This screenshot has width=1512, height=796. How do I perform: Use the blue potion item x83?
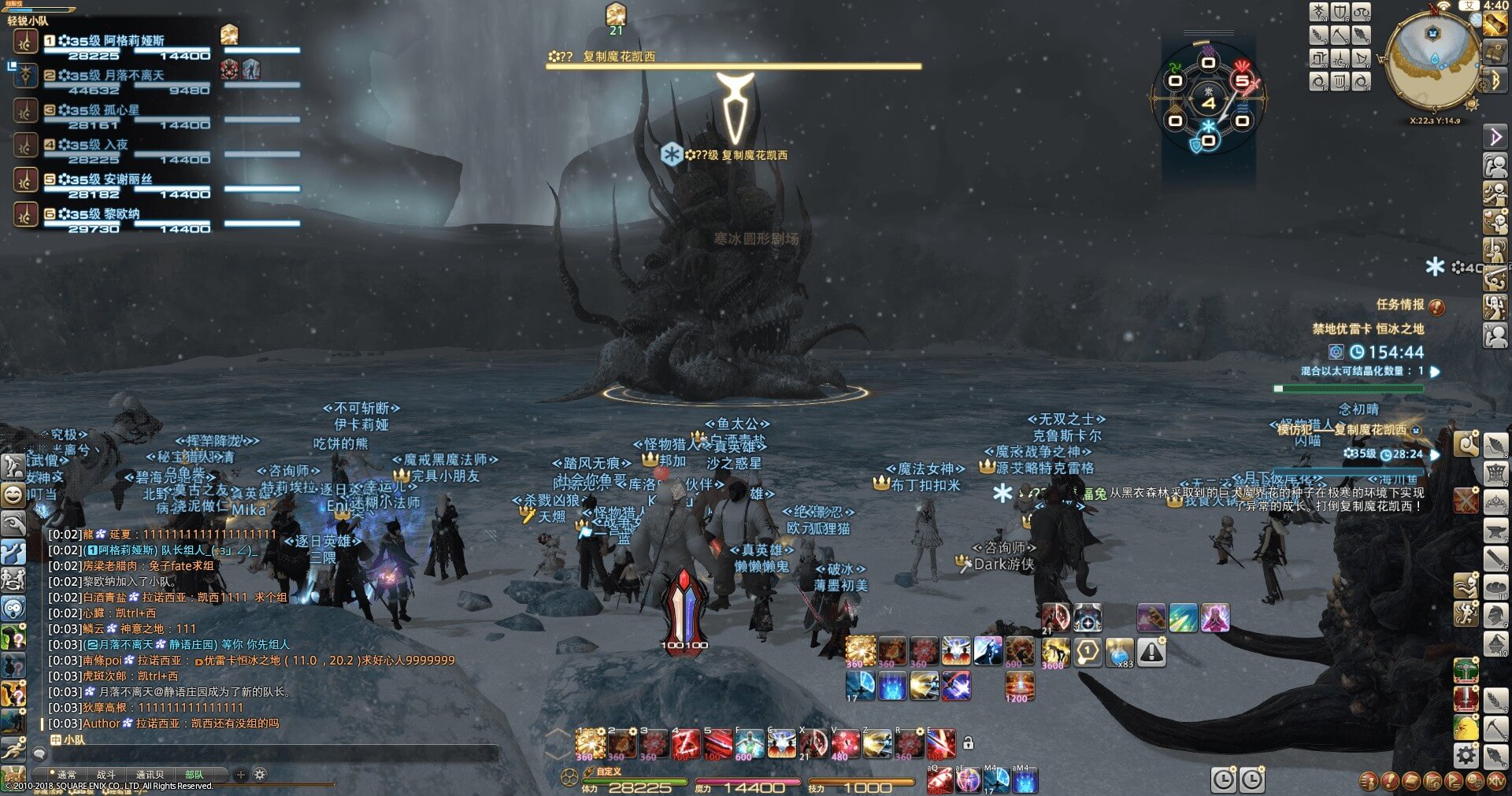coord(1119,652)
